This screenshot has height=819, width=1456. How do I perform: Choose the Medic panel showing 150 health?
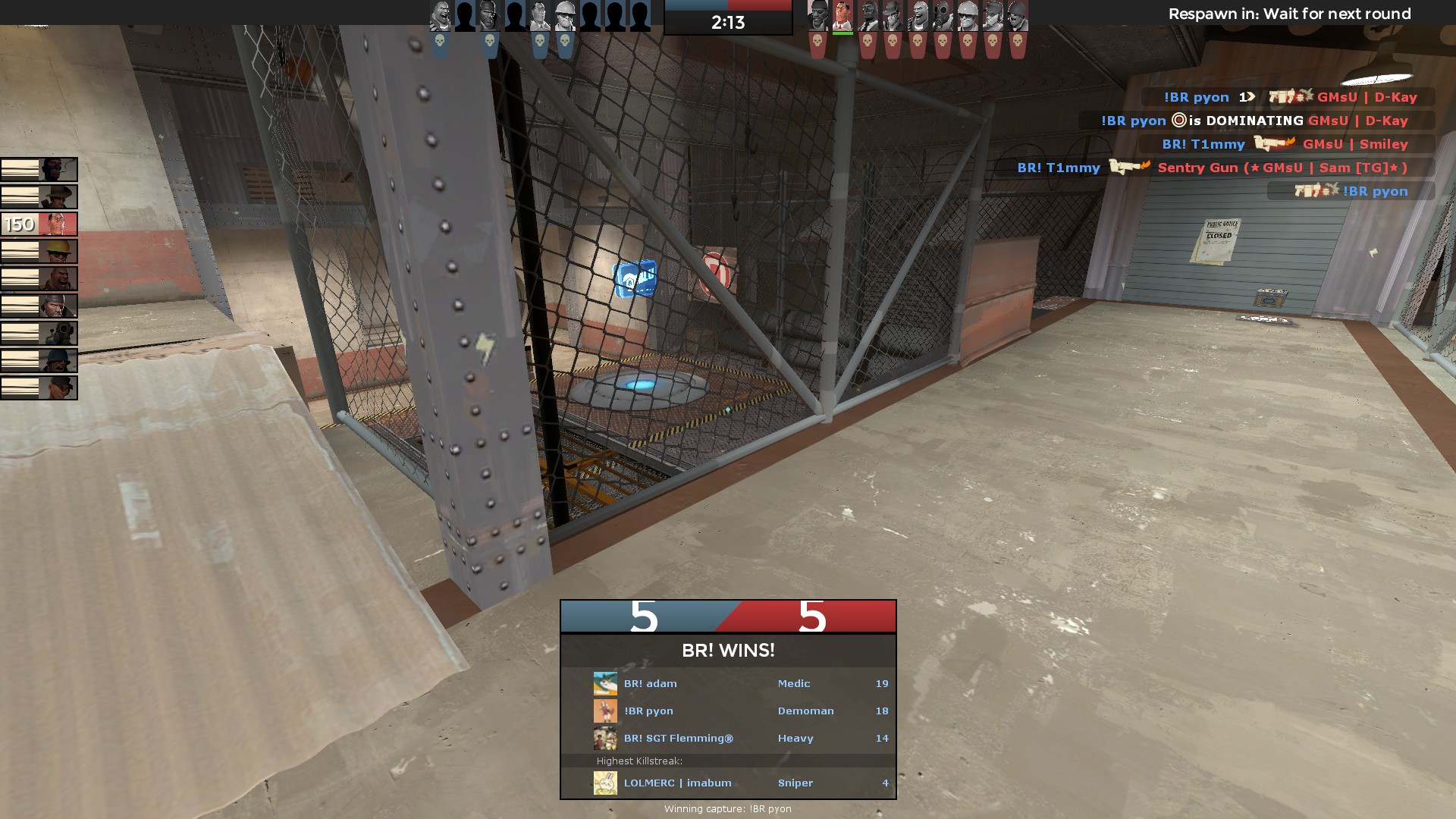click(39, 224)
